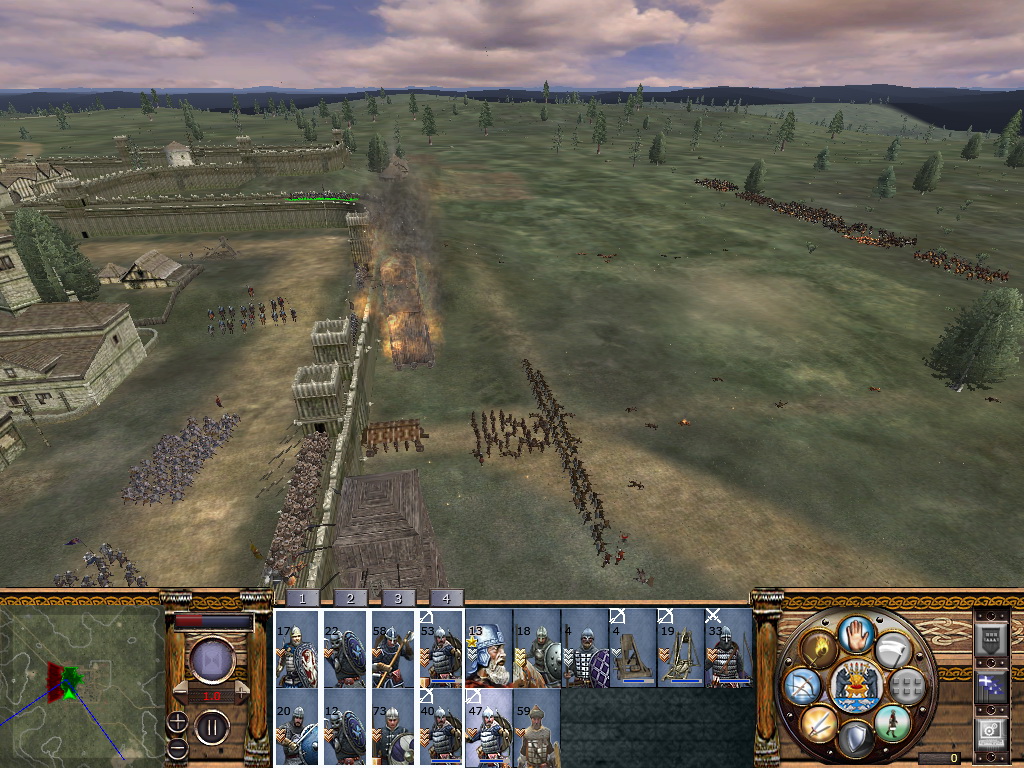Image resolution: width=1024 pixels, height=768 pixels.
Task: Zoom in the minimap
Action: 177,722
